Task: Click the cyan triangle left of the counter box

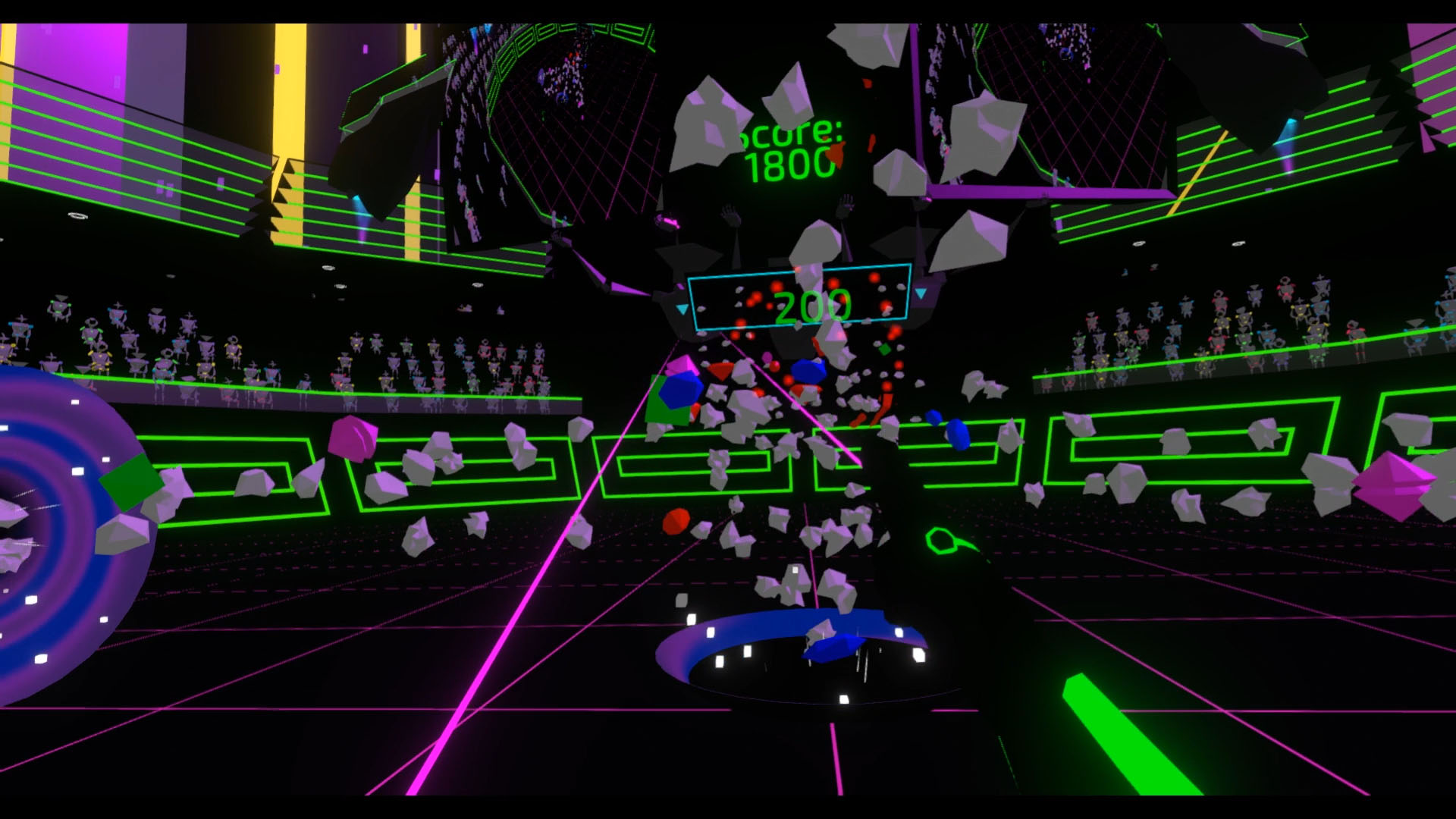Action: pos(682,308)
